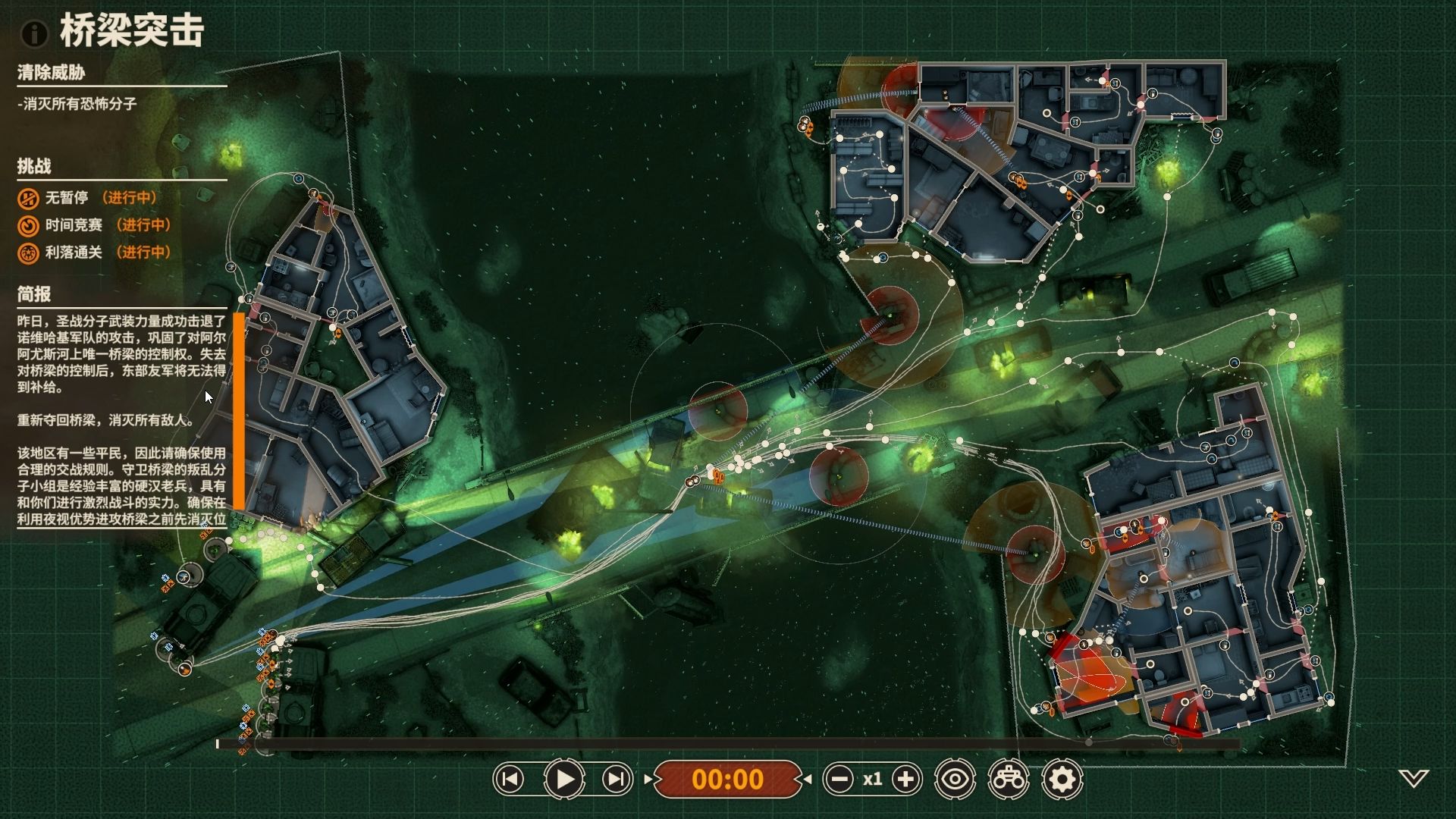Screen dimensions: 1456x819
Task: Click the night-vision goggles button
Action: (1009, 779)
